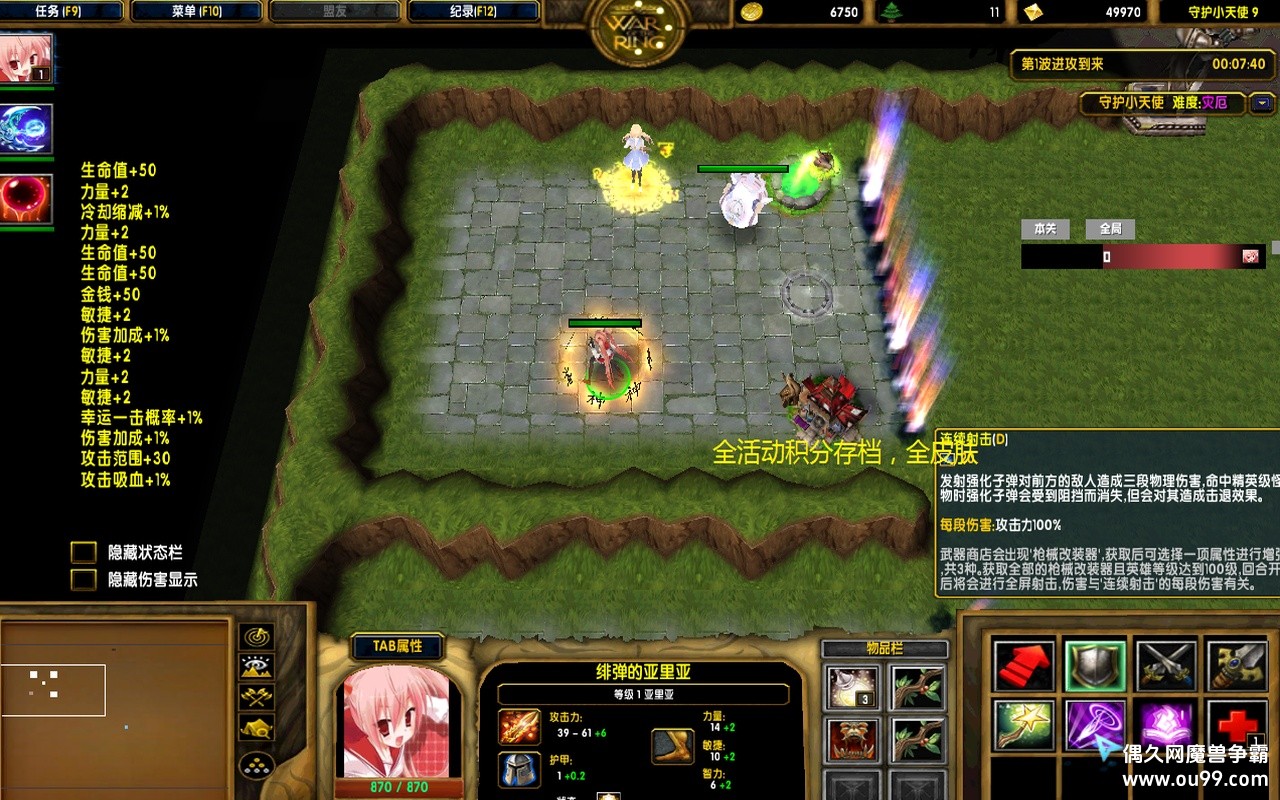Open the 菜单 (F10) game menu

[x=197, y=12]
